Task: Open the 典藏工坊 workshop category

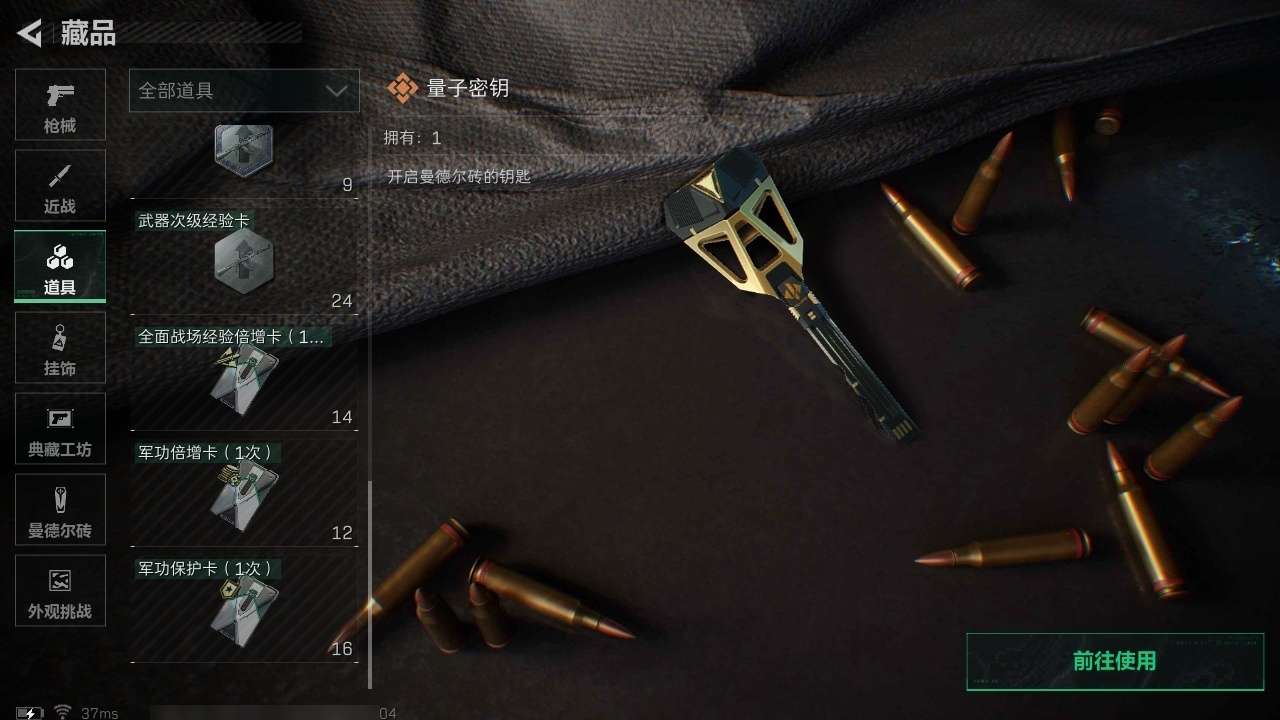Action: 60,428
